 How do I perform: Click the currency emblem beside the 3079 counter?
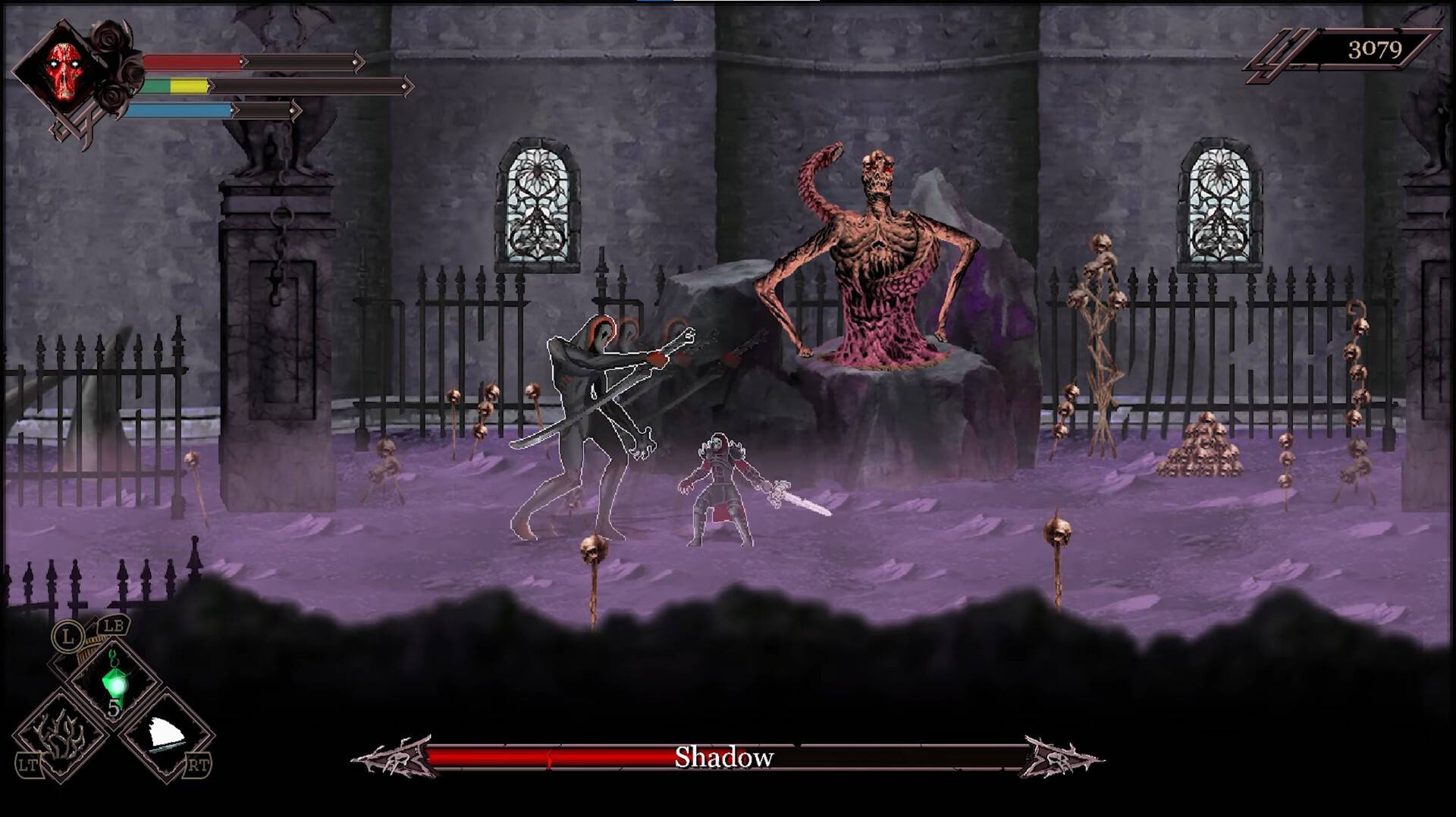pyautogui.click(x=1274, y=52)
